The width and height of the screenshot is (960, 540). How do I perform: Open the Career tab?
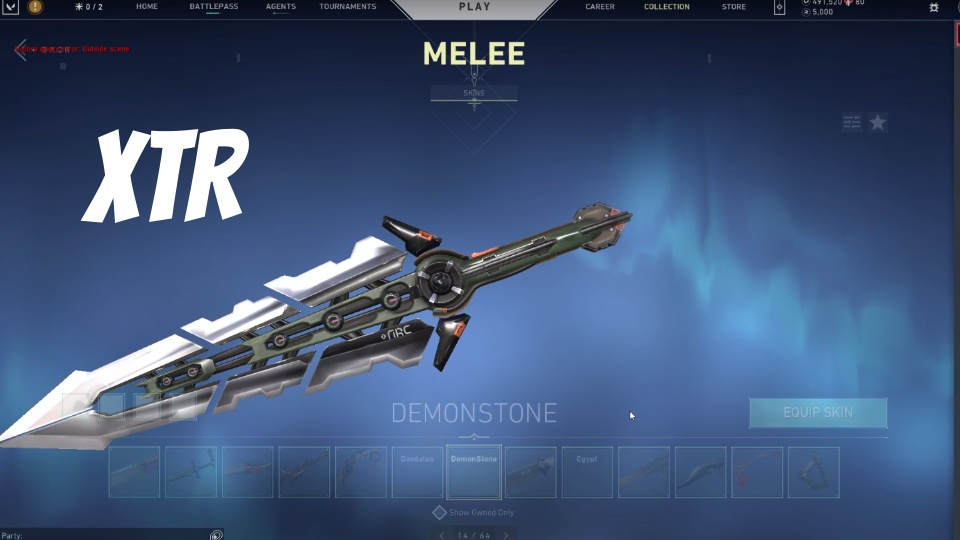point(600,7)
